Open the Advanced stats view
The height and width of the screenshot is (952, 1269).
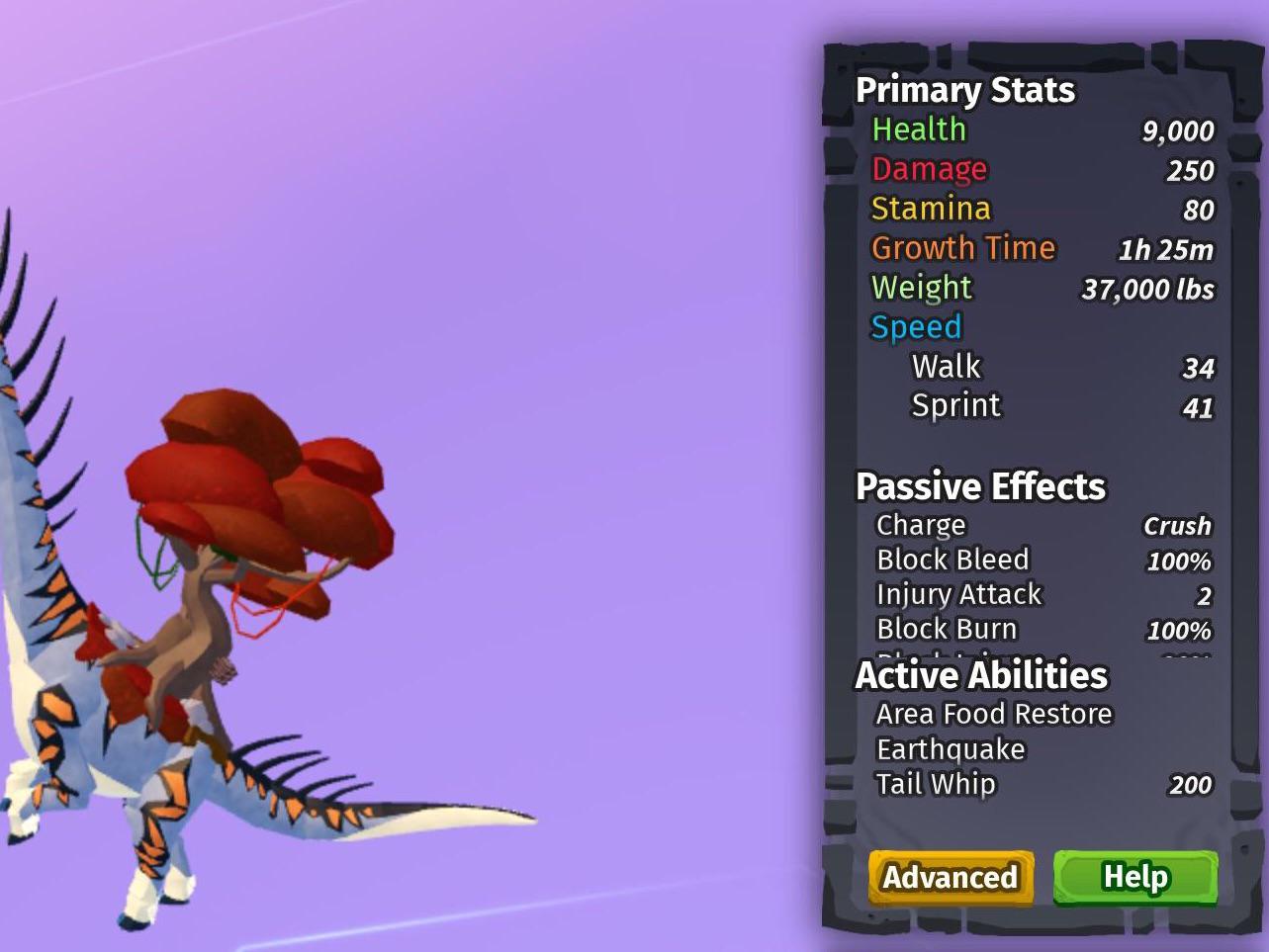[950, 877]
